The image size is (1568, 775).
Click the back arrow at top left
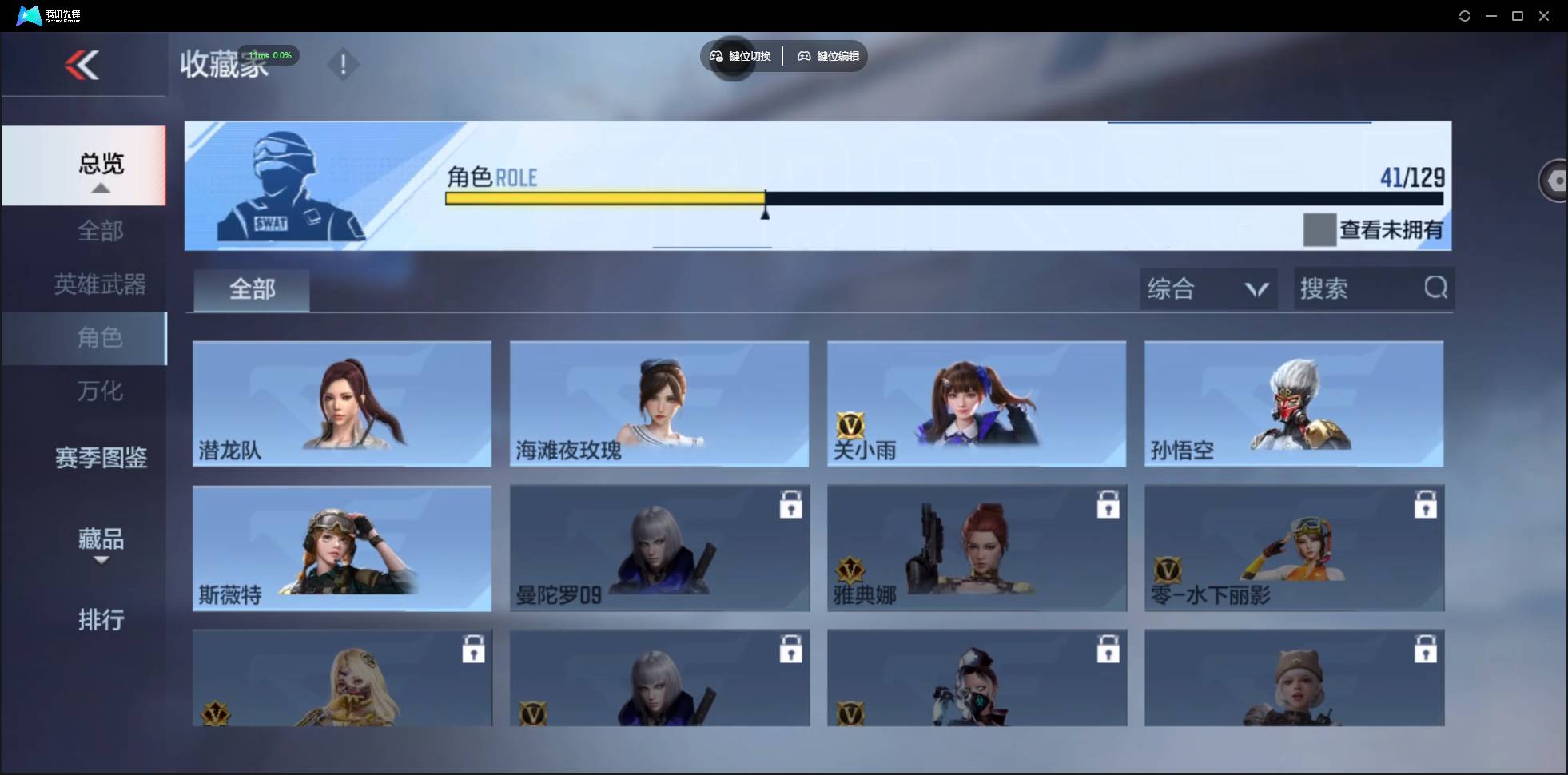(x=82, y=65)
